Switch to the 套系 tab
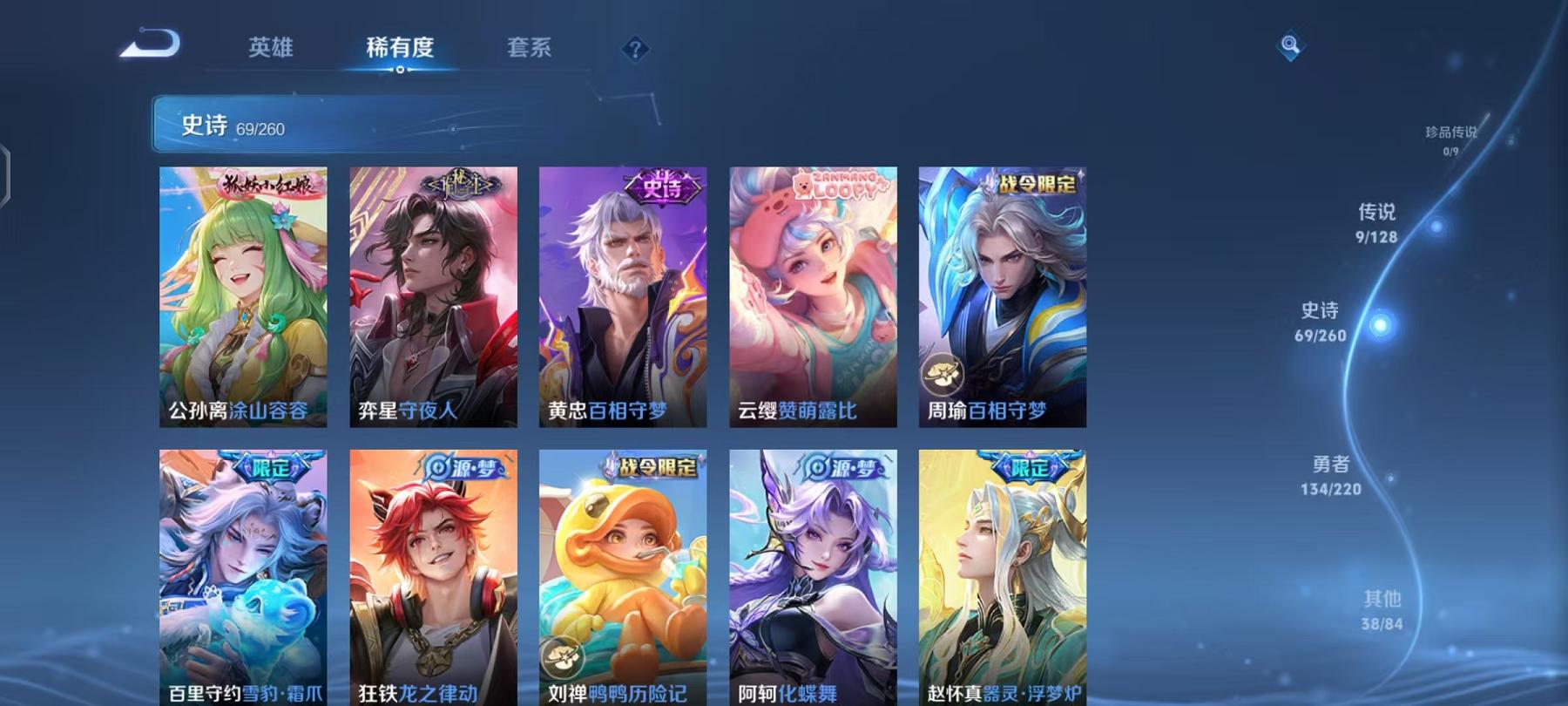Viewport: 1568px width, 706px height. pos(531,50)
